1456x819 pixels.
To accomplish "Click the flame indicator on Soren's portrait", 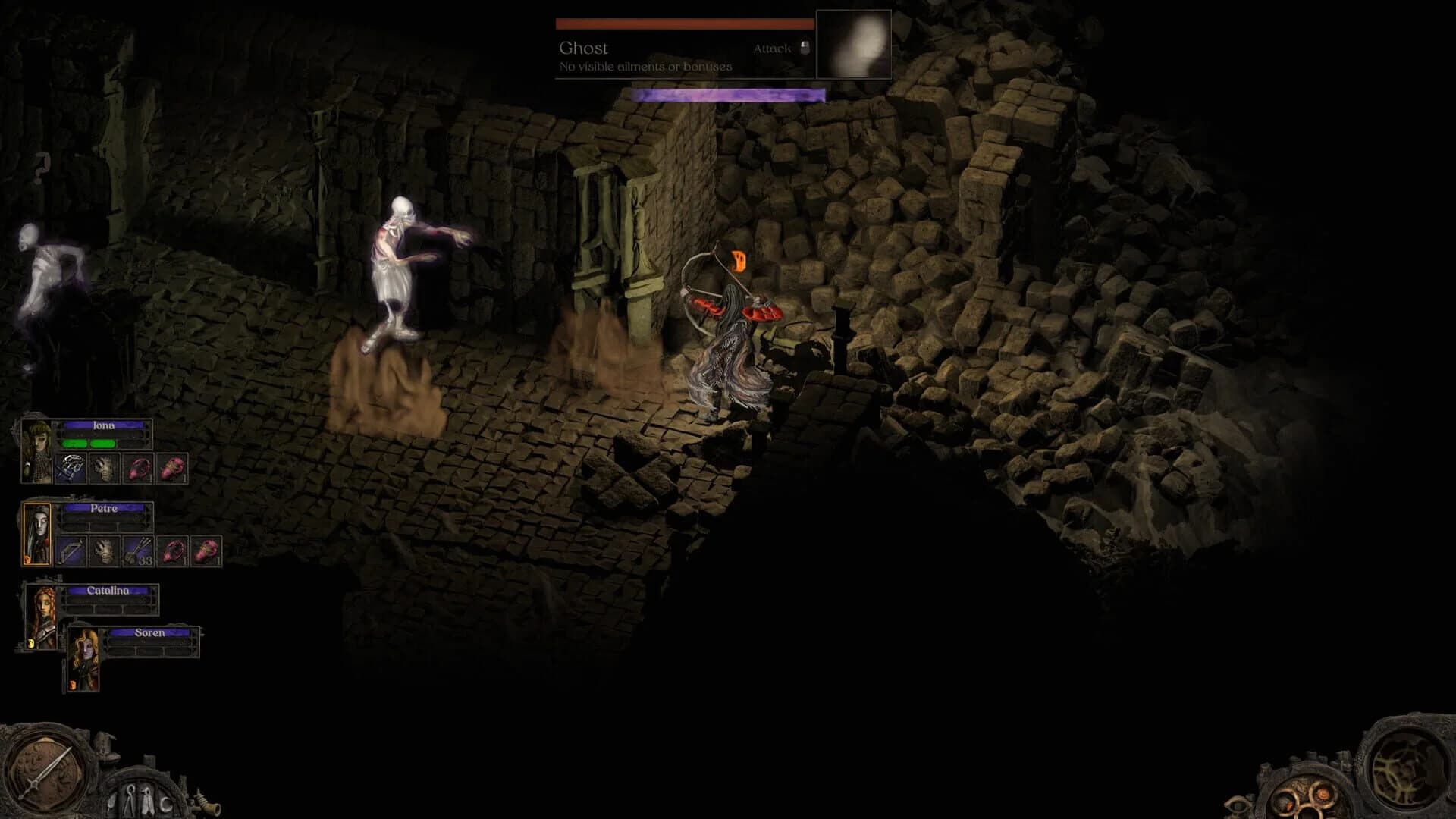I will coord(71,683).
